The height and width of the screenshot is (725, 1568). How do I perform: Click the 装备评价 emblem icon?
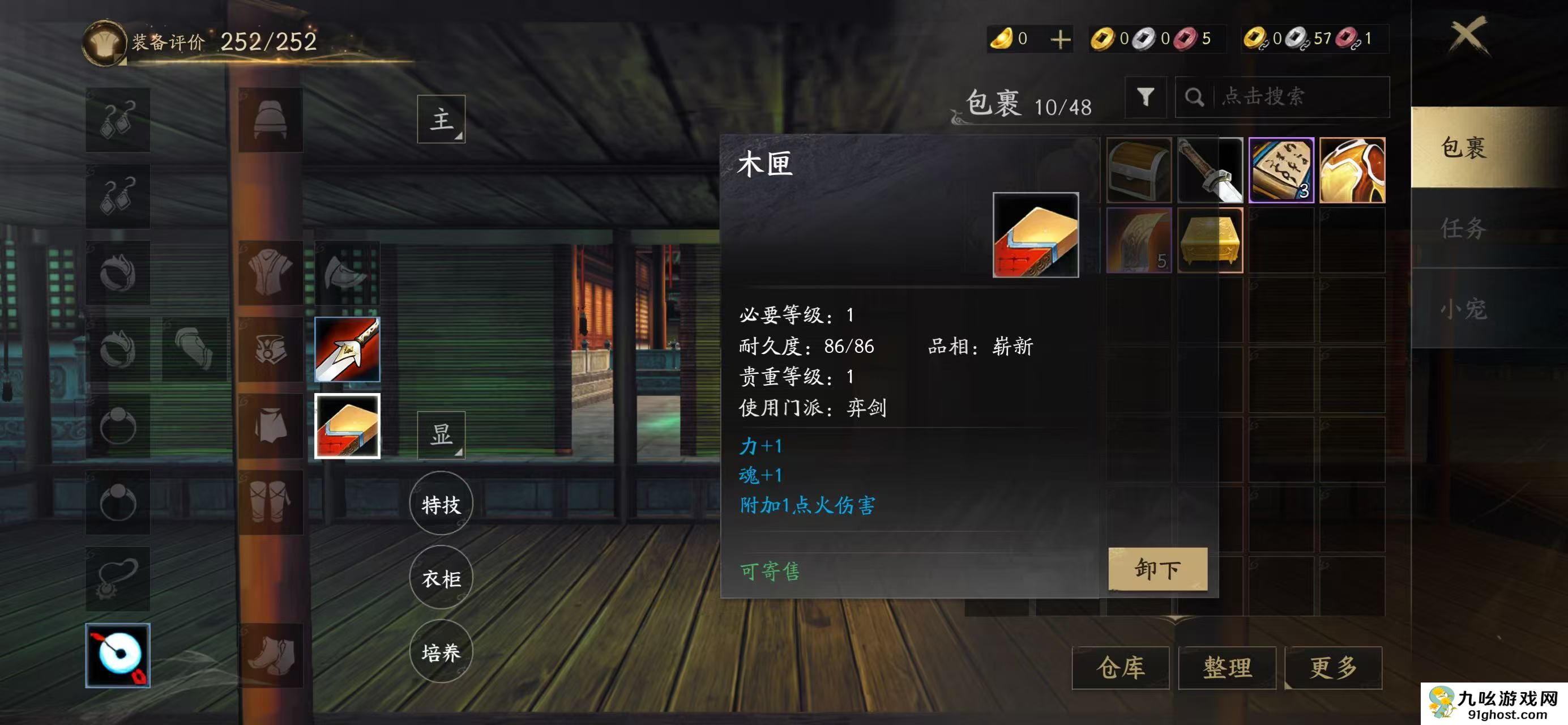tap(105, 41)
